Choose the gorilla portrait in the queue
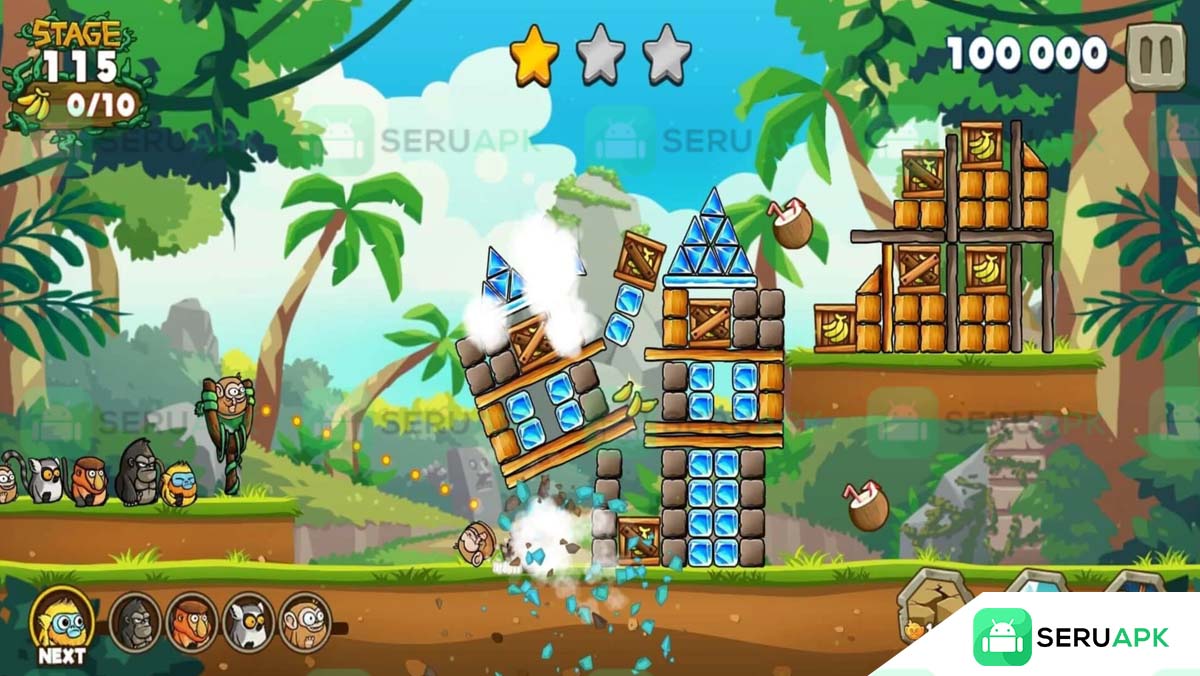The image size is (1200, 676). click(134, 623)
